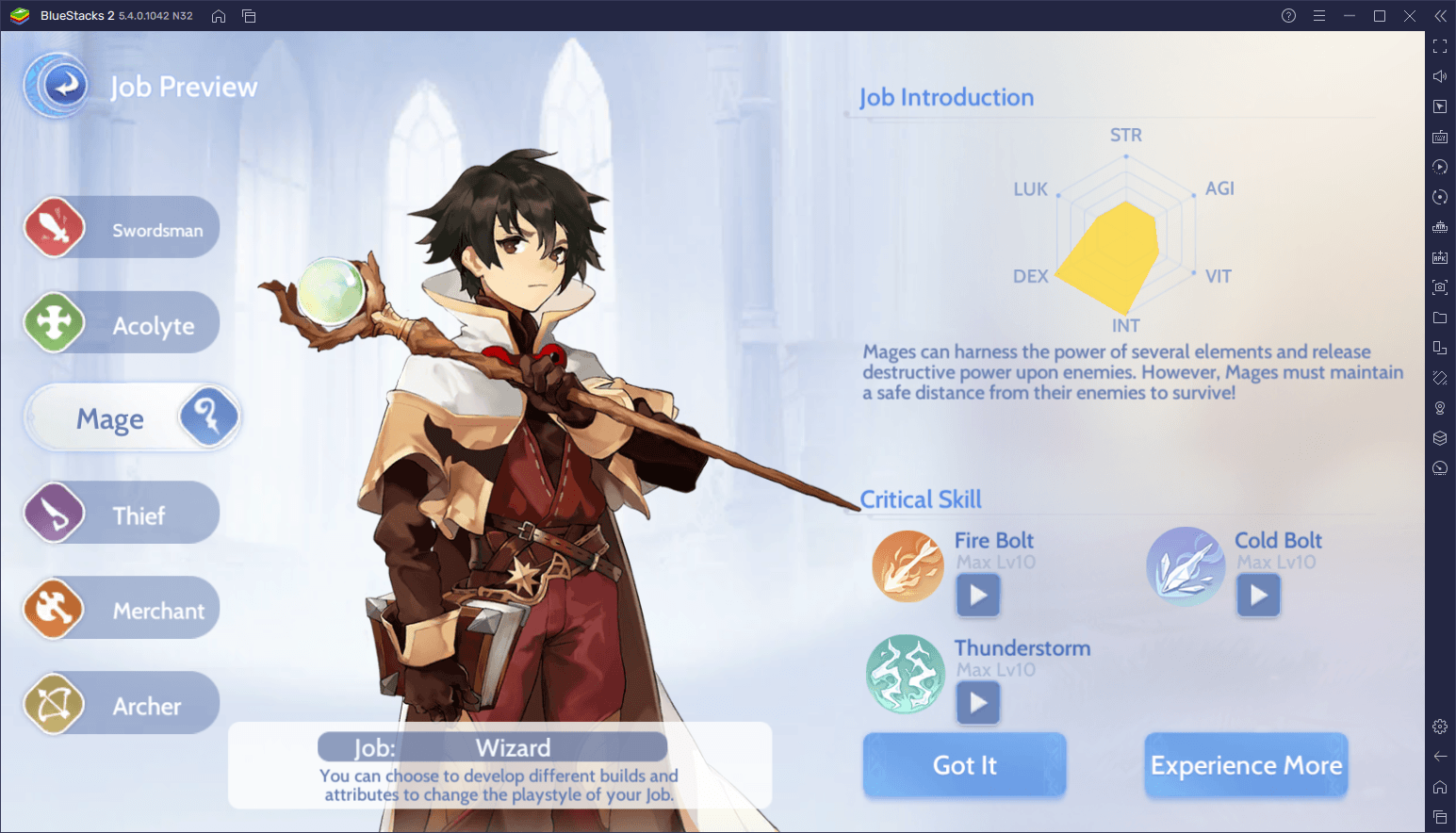Play the Thunderstorm skill preview

[977, 702]
